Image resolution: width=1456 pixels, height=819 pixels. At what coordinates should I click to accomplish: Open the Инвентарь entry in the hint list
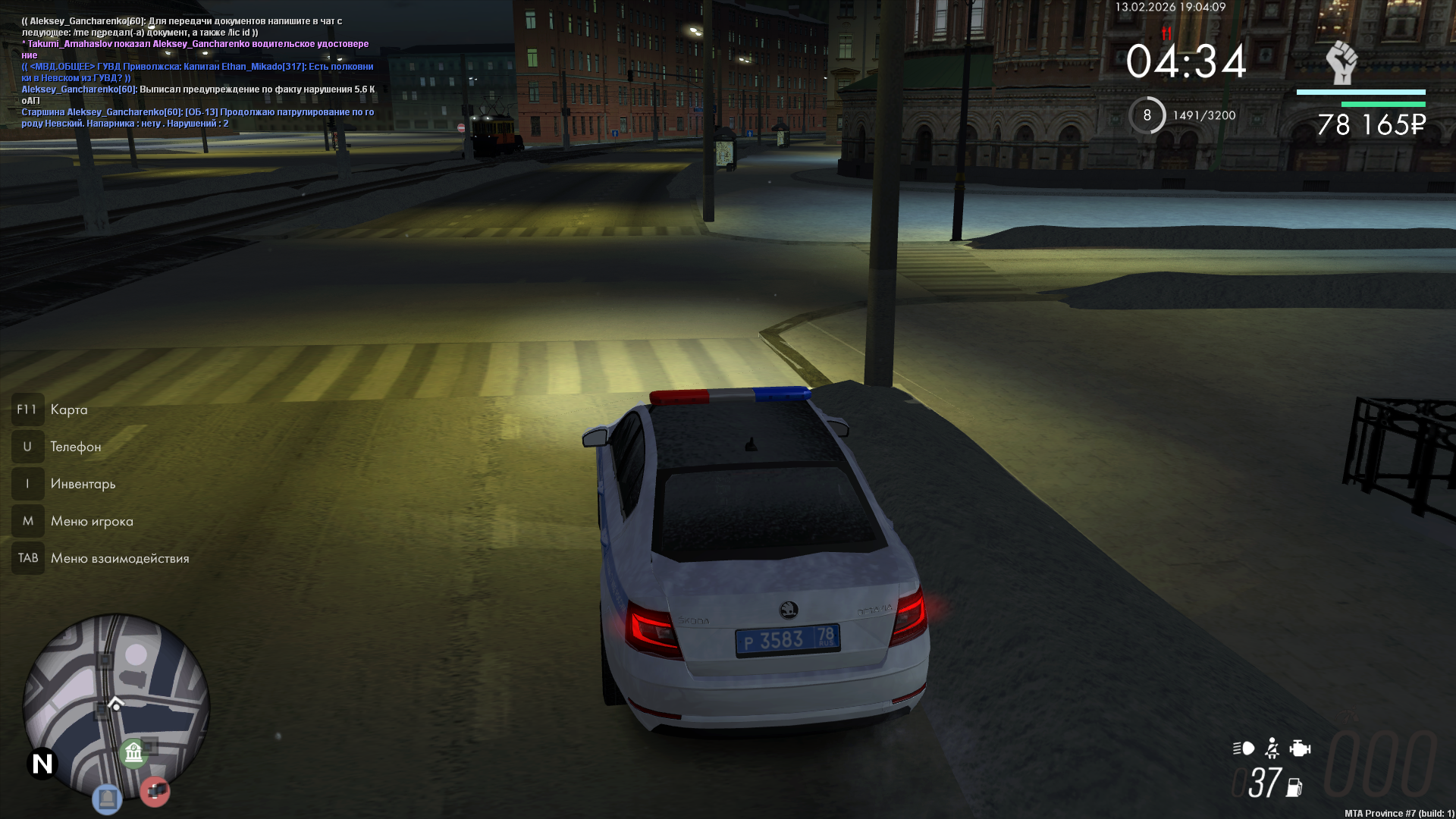(x=83, y=484)
